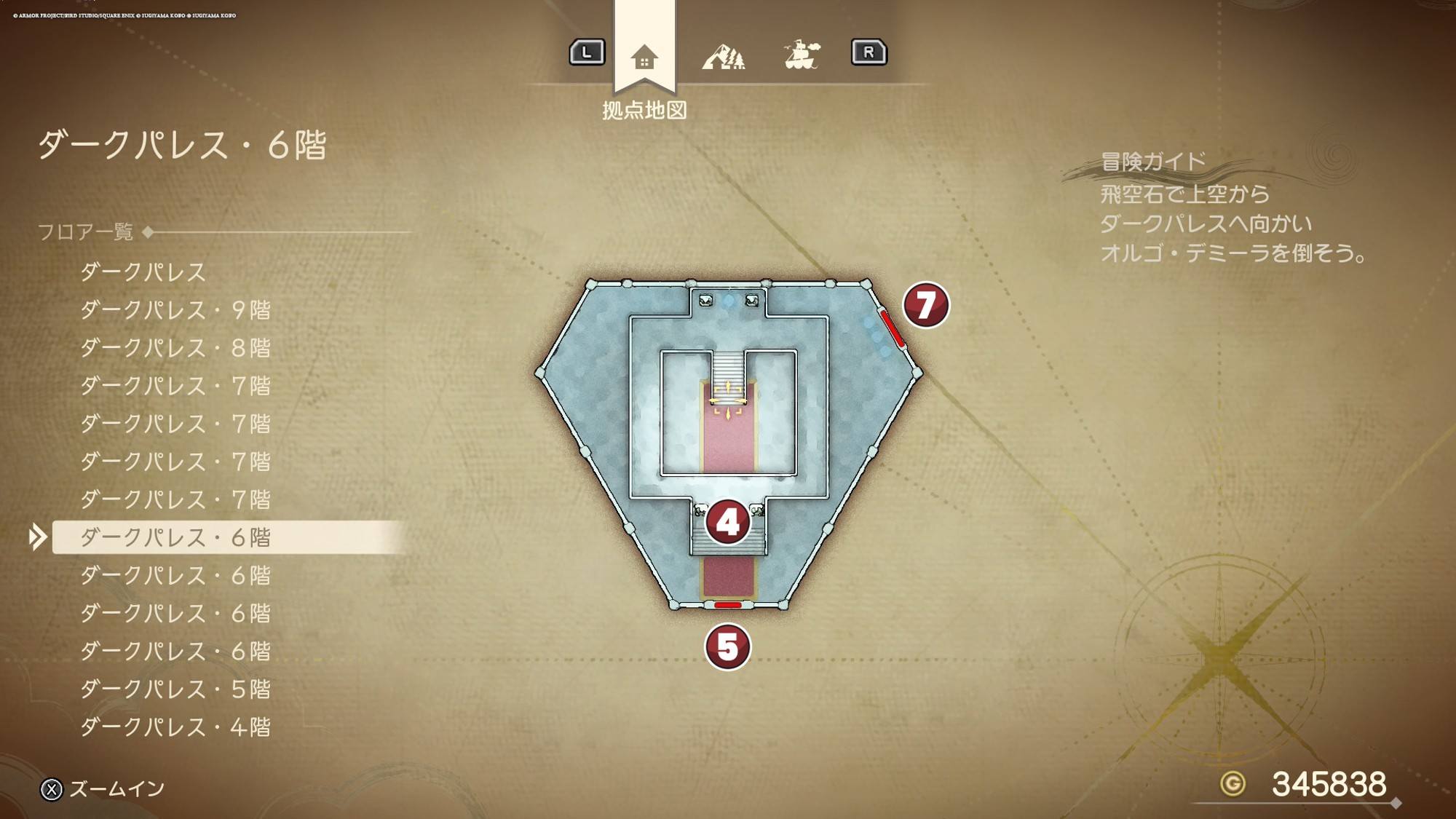Screen dimensions: 1456x819
Task: Open the ダークパレス・8階 floor map
Action: 175,348
